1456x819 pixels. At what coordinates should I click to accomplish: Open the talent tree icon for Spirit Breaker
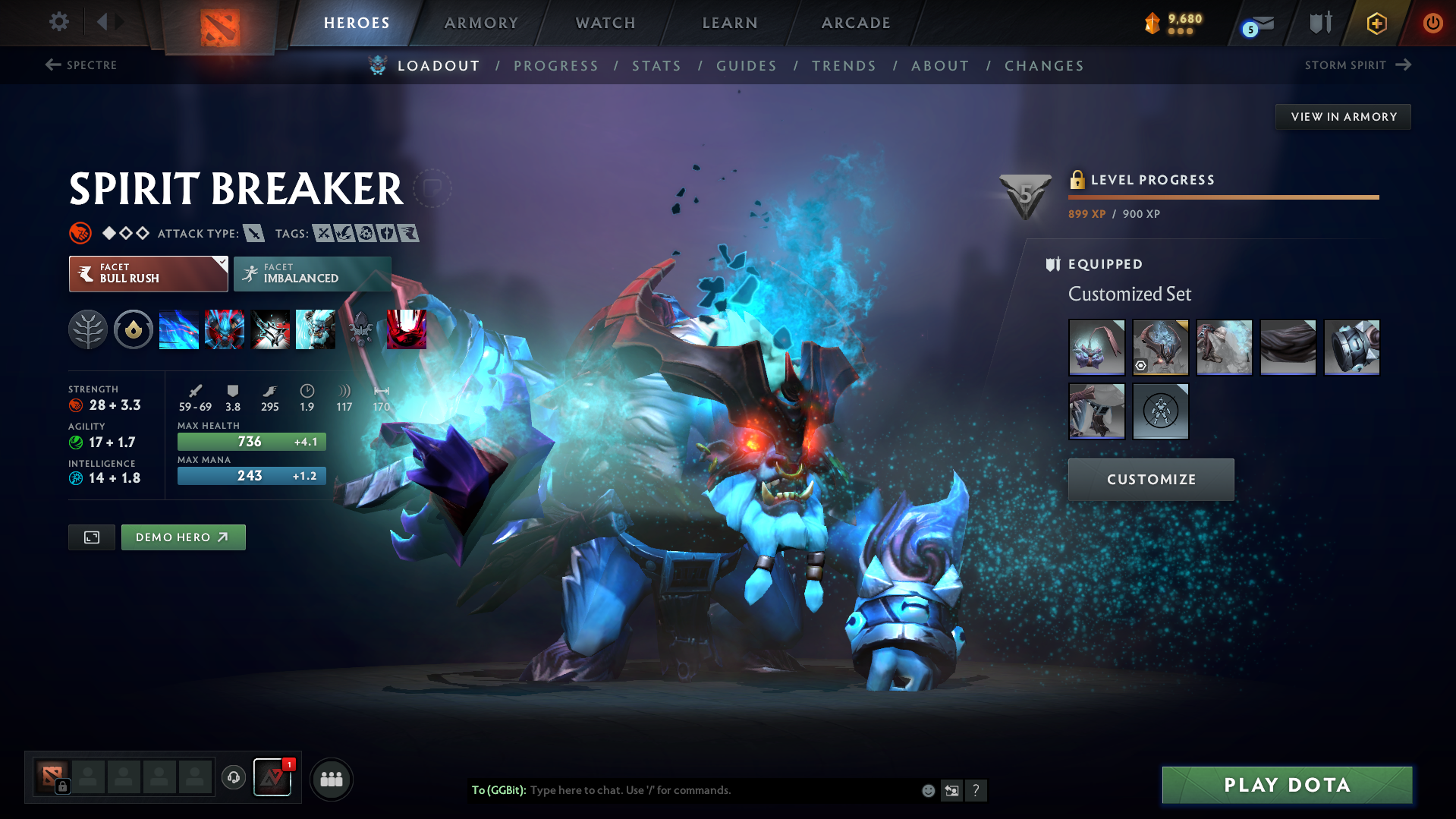pyautogui.click(x=88, y=329)
